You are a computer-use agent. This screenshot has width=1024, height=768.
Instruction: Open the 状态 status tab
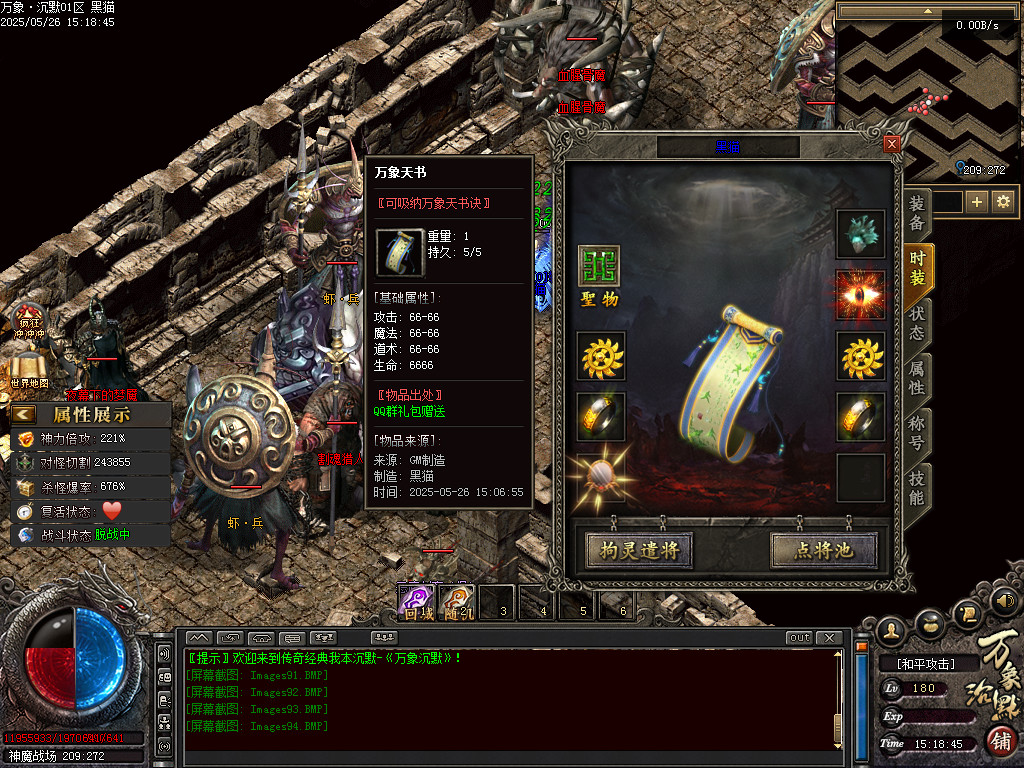click(917, 322)
